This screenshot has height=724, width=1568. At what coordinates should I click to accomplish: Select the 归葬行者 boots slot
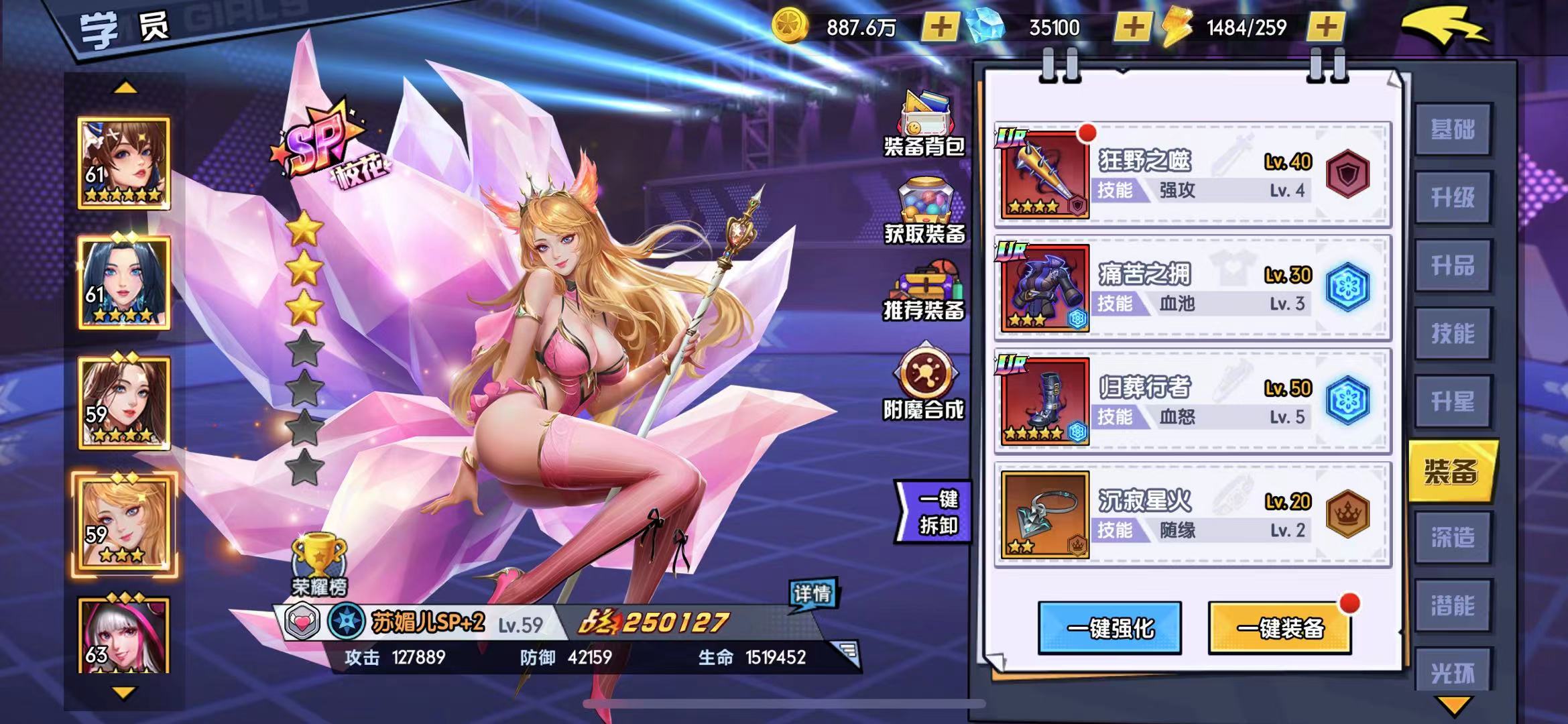coord(1044,401)
